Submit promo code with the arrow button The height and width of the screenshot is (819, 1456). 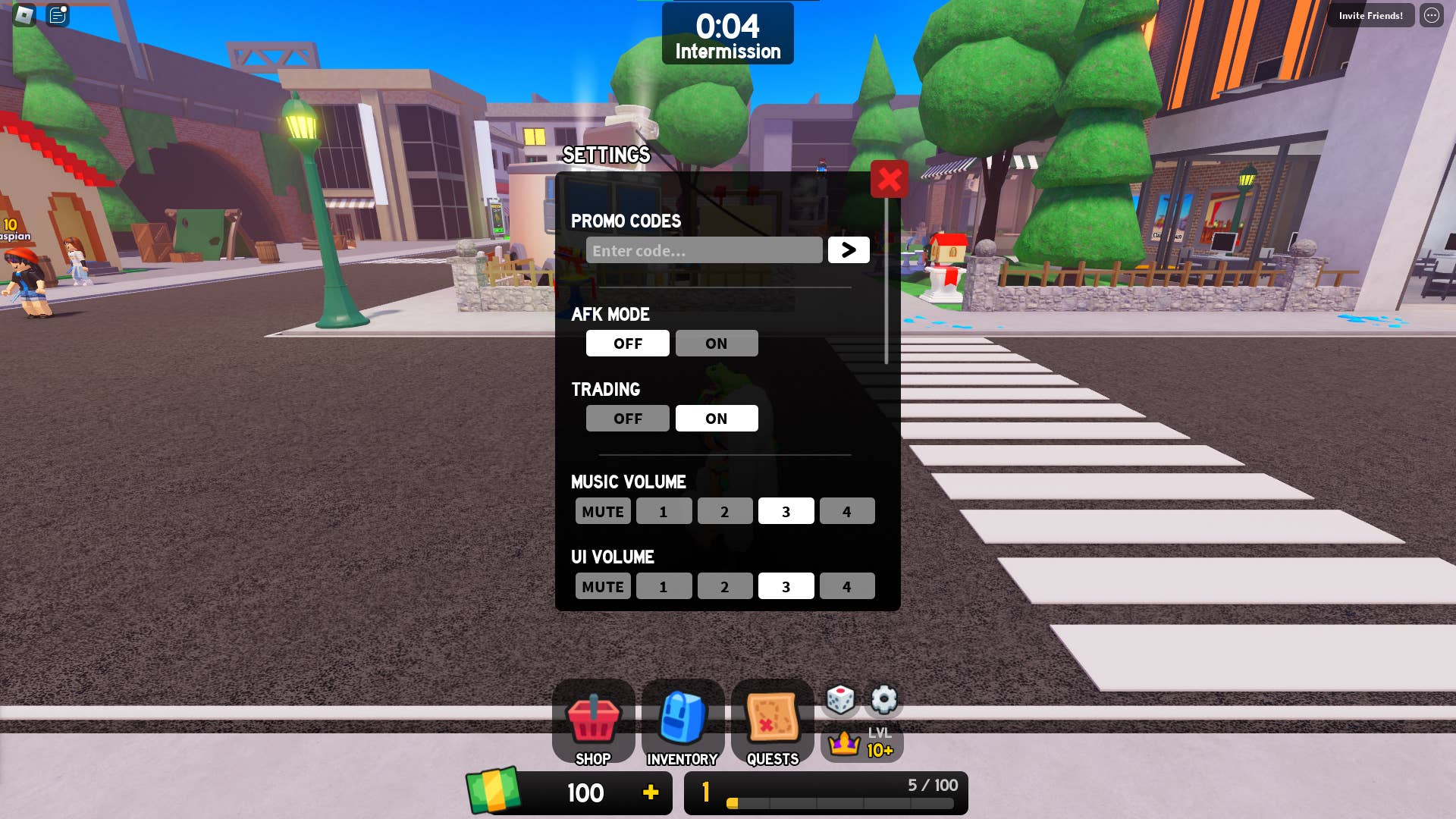[849, 249]
